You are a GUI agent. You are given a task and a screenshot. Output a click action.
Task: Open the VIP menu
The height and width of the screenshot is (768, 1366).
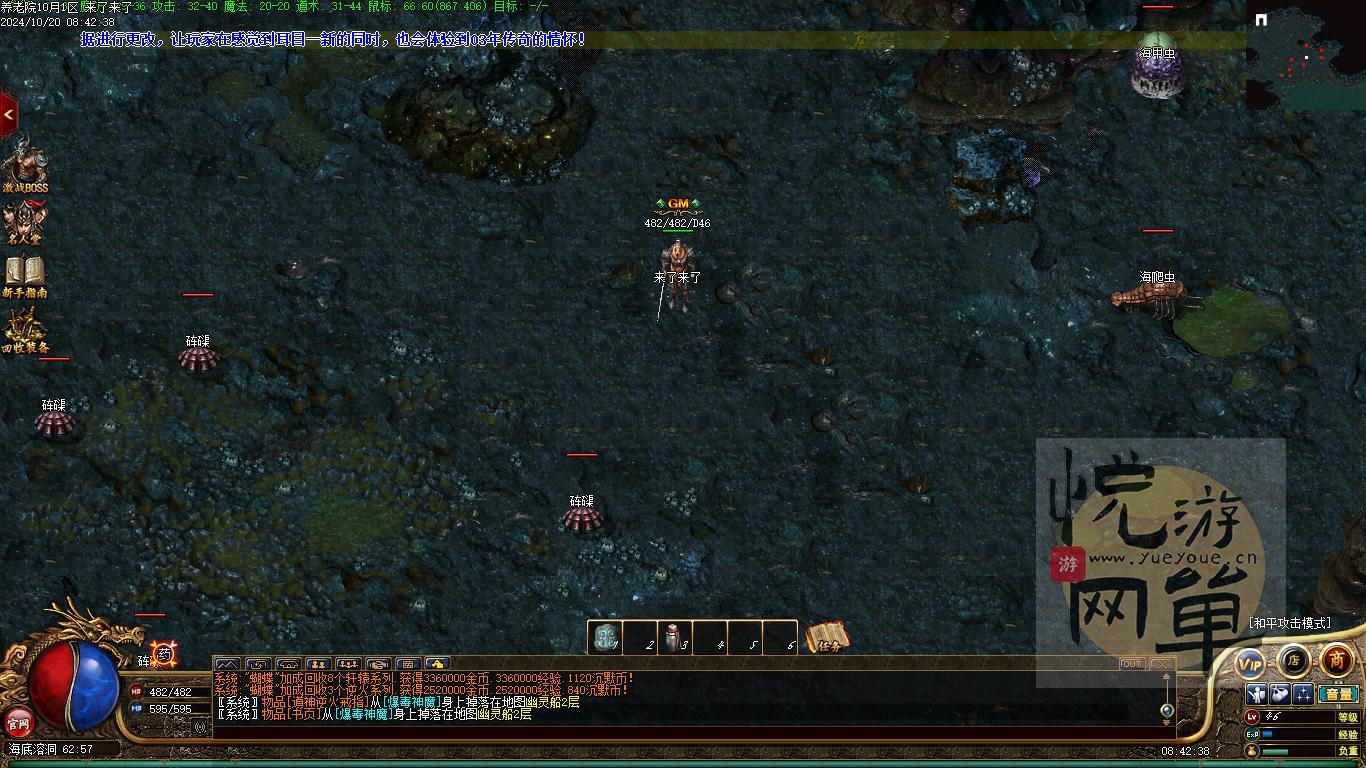1250,663
